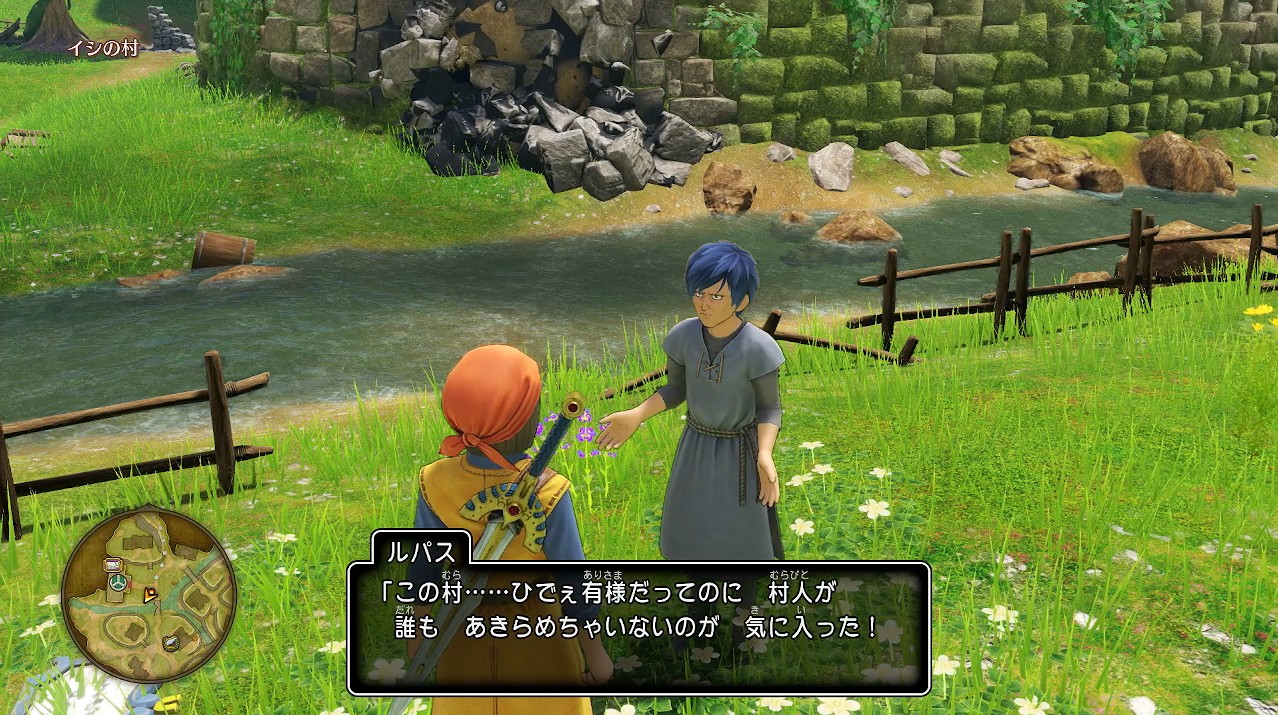Advance the ルパス dialogue text box

(x=639, y=627)
